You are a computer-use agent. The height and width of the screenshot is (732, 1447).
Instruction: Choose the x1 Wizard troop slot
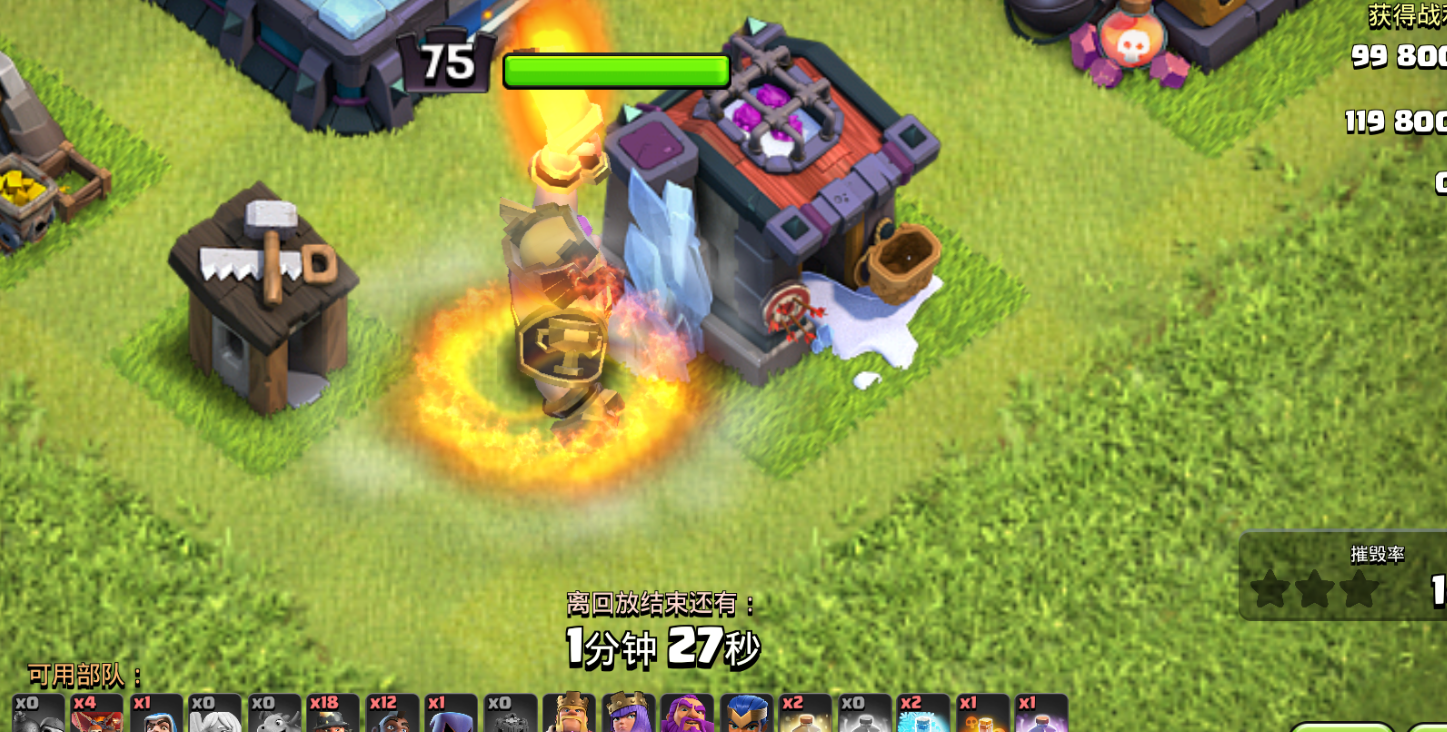click(x=156, y=714)
